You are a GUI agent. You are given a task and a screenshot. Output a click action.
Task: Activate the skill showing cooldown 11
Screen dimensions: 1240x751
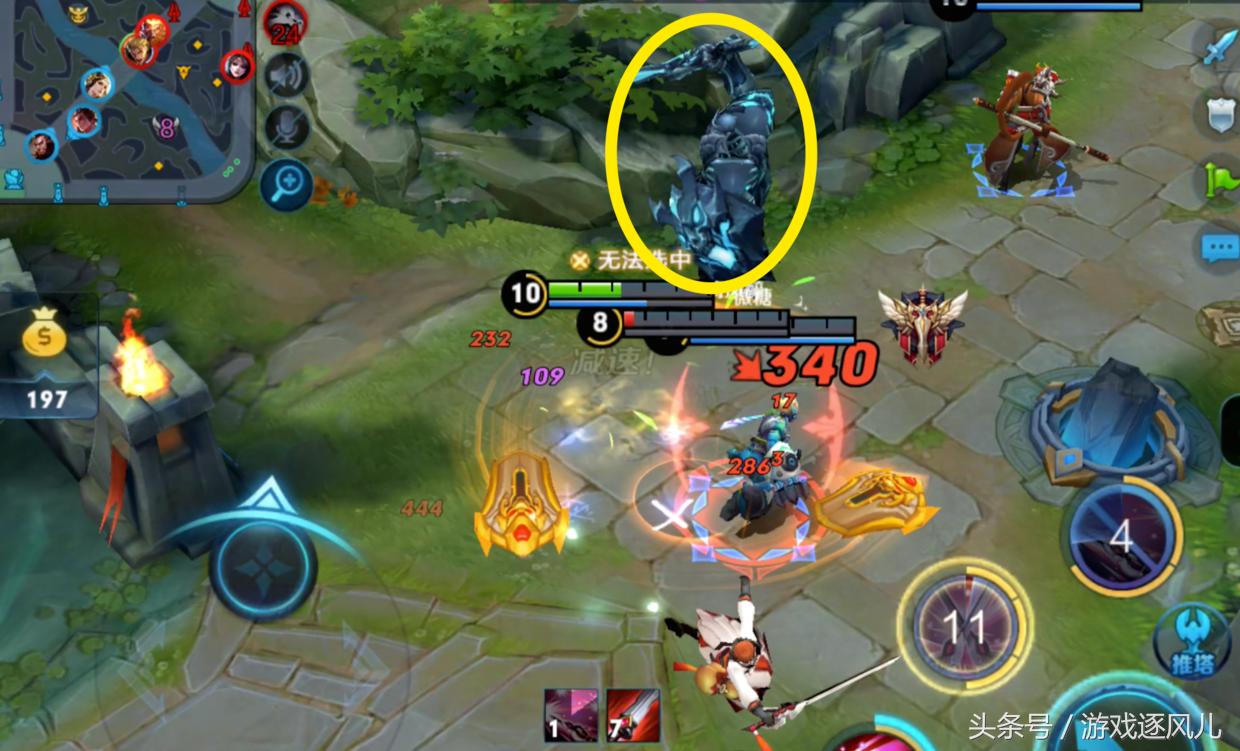tap(965, 627)
